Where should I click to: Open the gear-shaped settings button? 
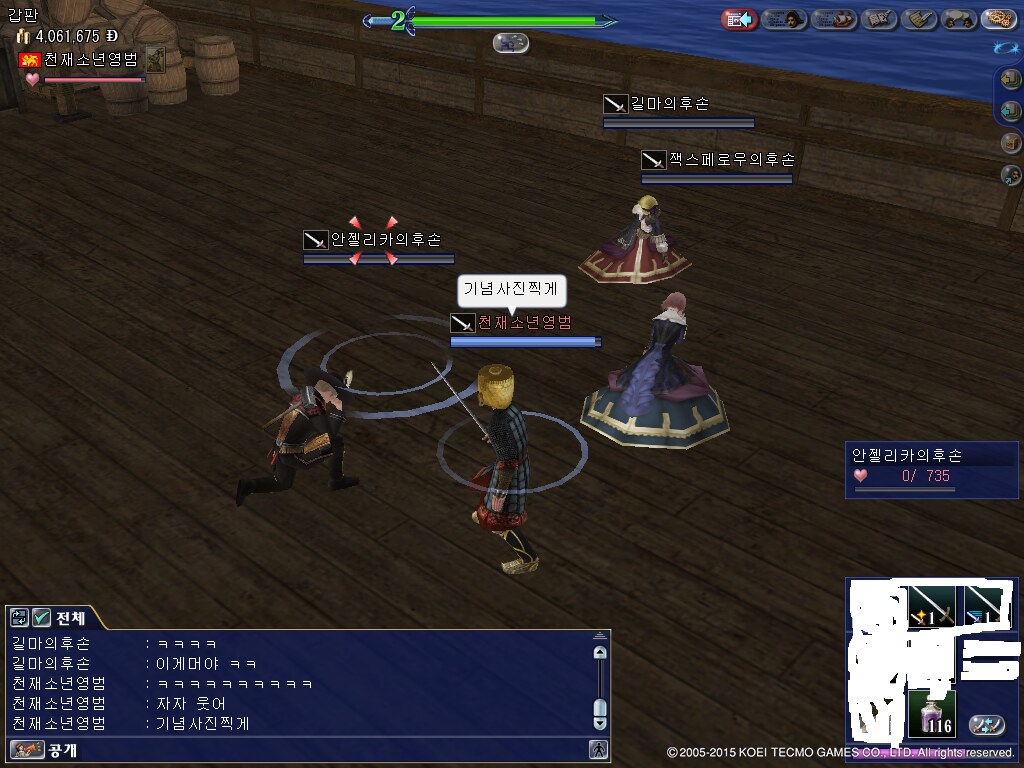pyautogui.click(x=998, y=19)
